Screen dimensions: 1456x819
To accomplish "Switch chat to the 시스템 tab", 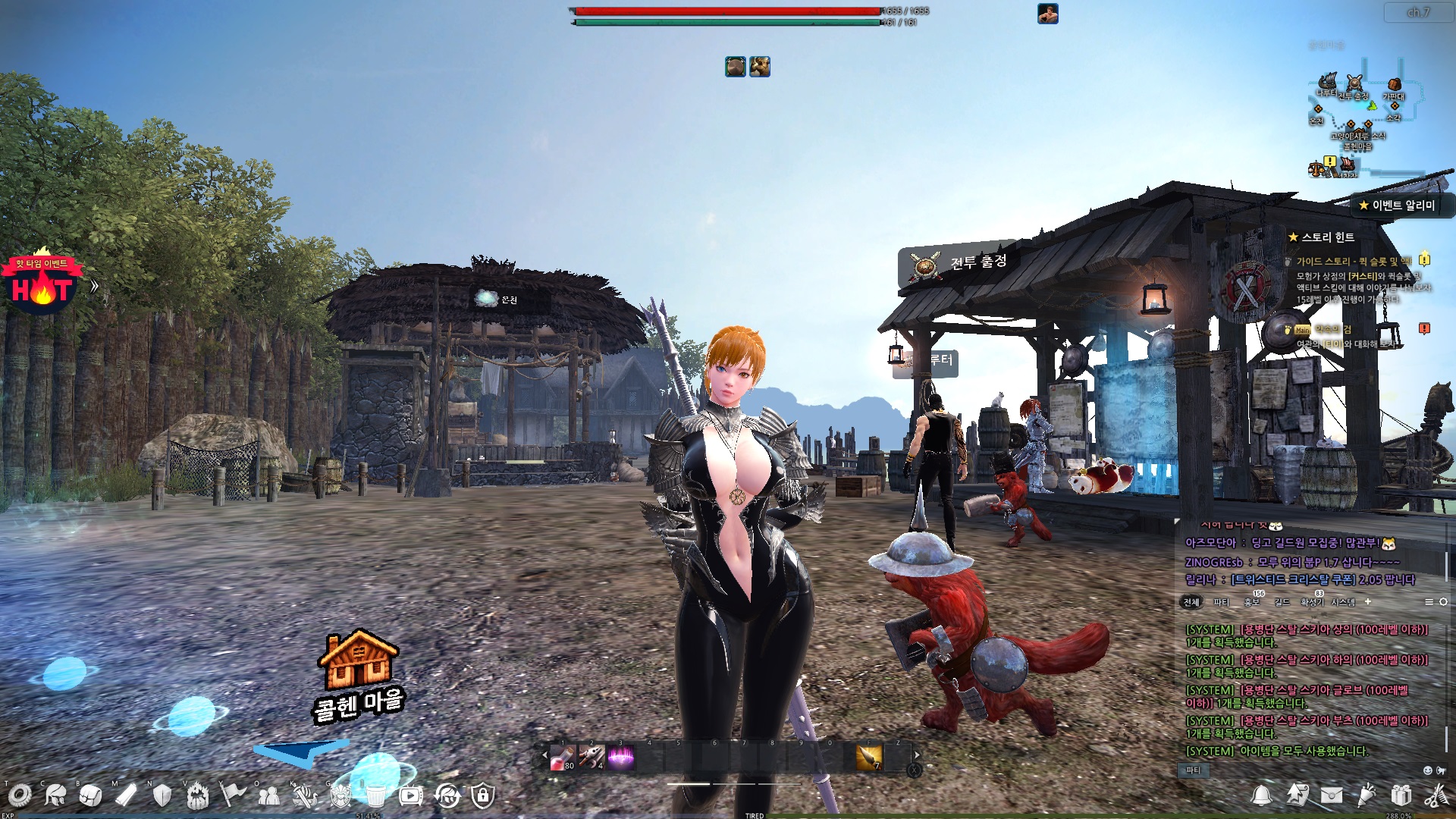I will click(x=1343, y=602).
